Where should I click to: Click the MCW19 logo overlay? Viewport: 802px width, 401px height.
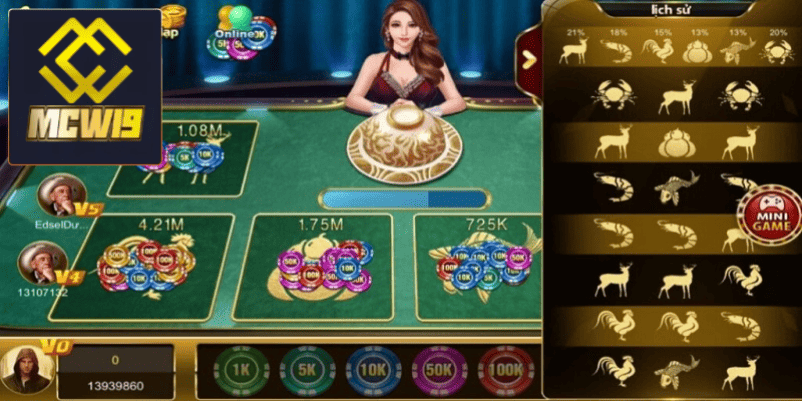tap(84, 86)
